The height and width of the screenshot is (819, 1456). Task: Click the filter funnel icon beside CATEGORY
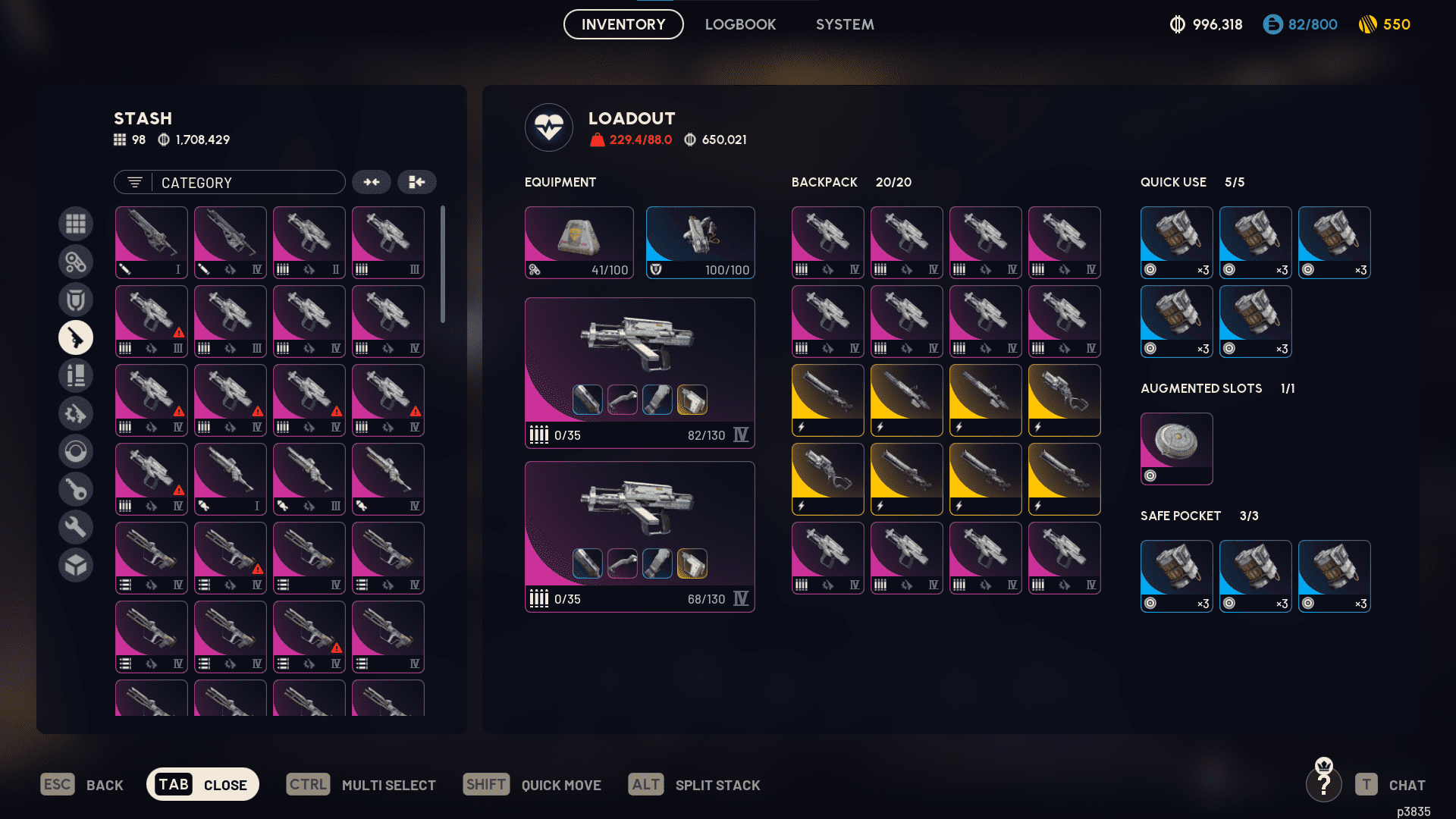click(134, 182)
